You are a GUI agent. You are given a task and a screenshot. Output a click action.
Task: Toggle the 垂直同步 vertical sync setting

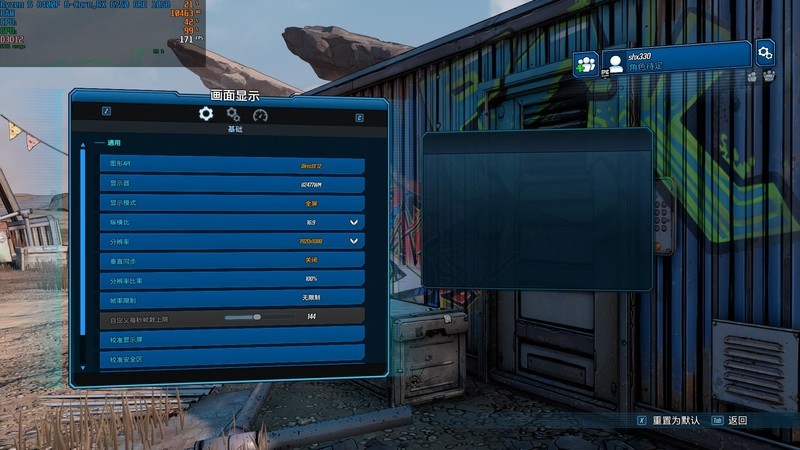click(231, 260)
